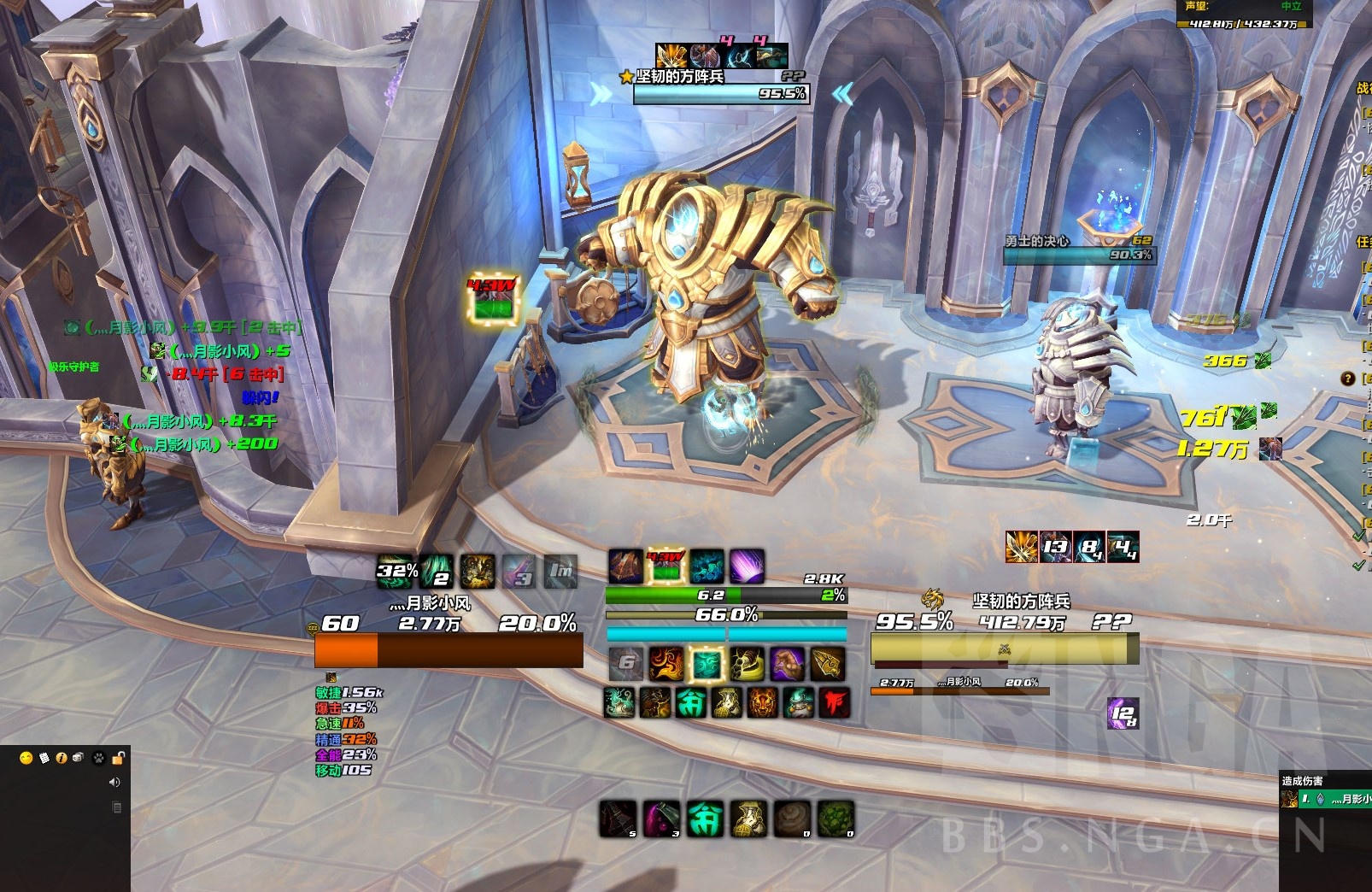The width and height of the screenshot is (1372, 892).
Task: Click the orange info icon in chat
Action: 62,758
